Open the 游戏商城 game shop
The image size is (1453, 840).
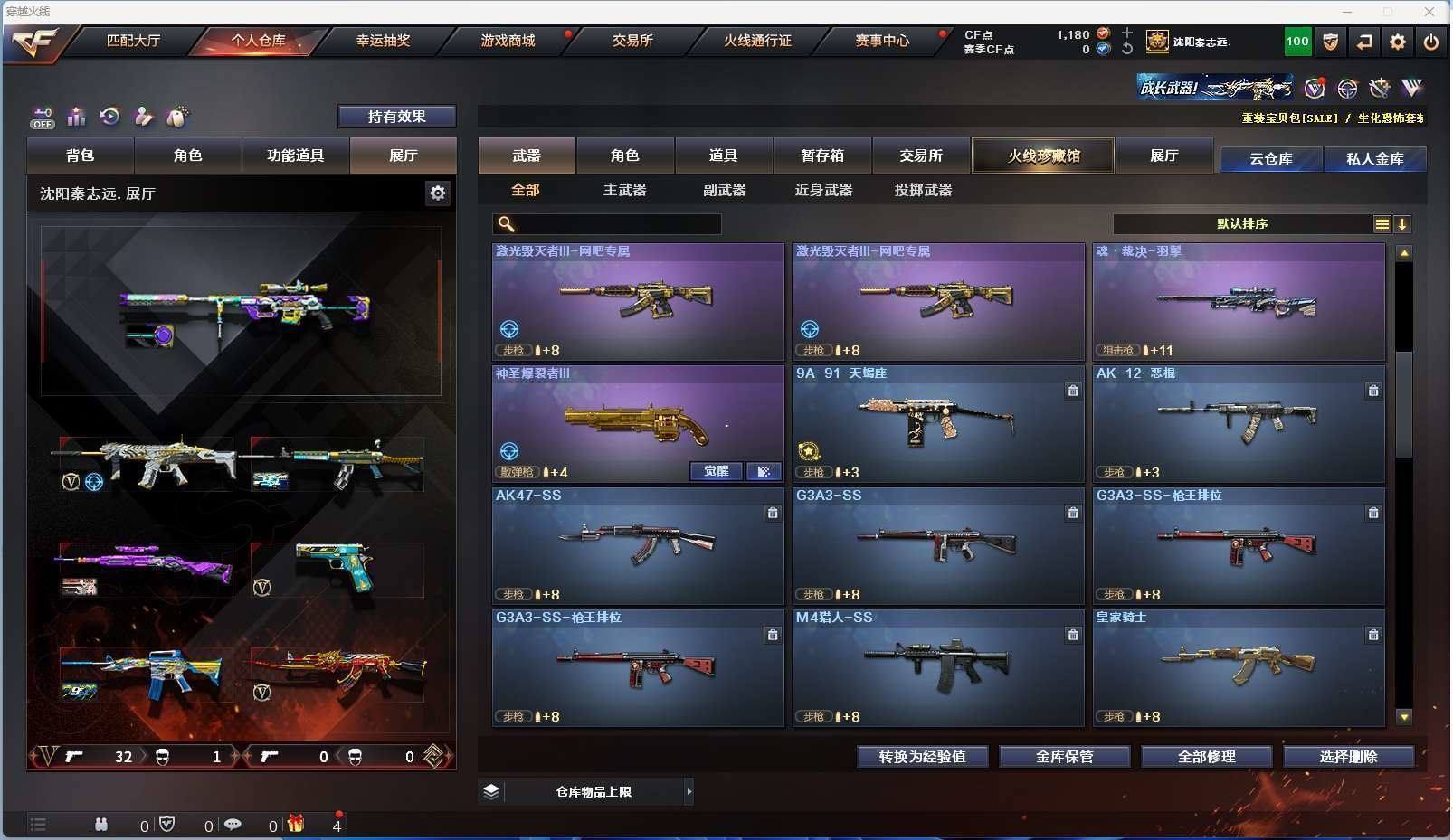click(508, 41)
